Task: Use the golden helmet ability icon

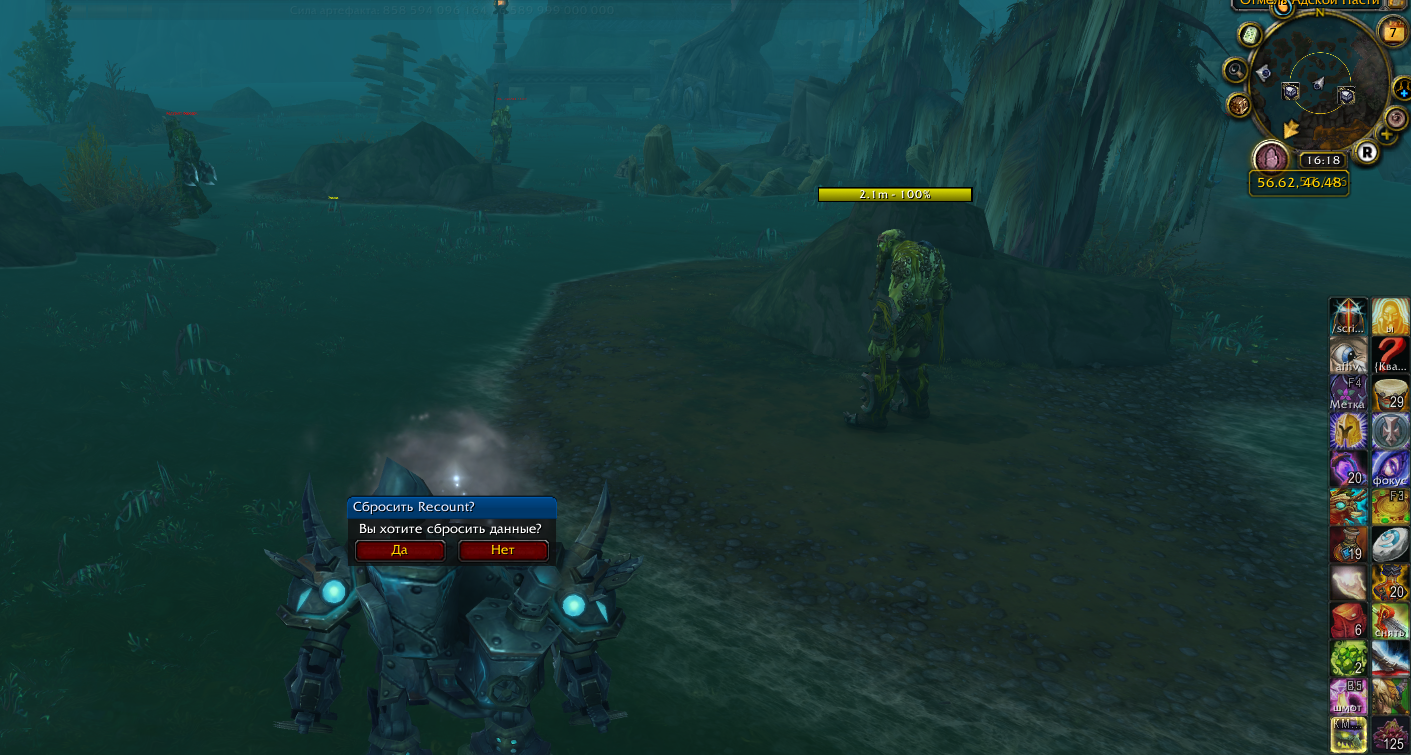Action: pyautogui.click(x=1347, y=431)
